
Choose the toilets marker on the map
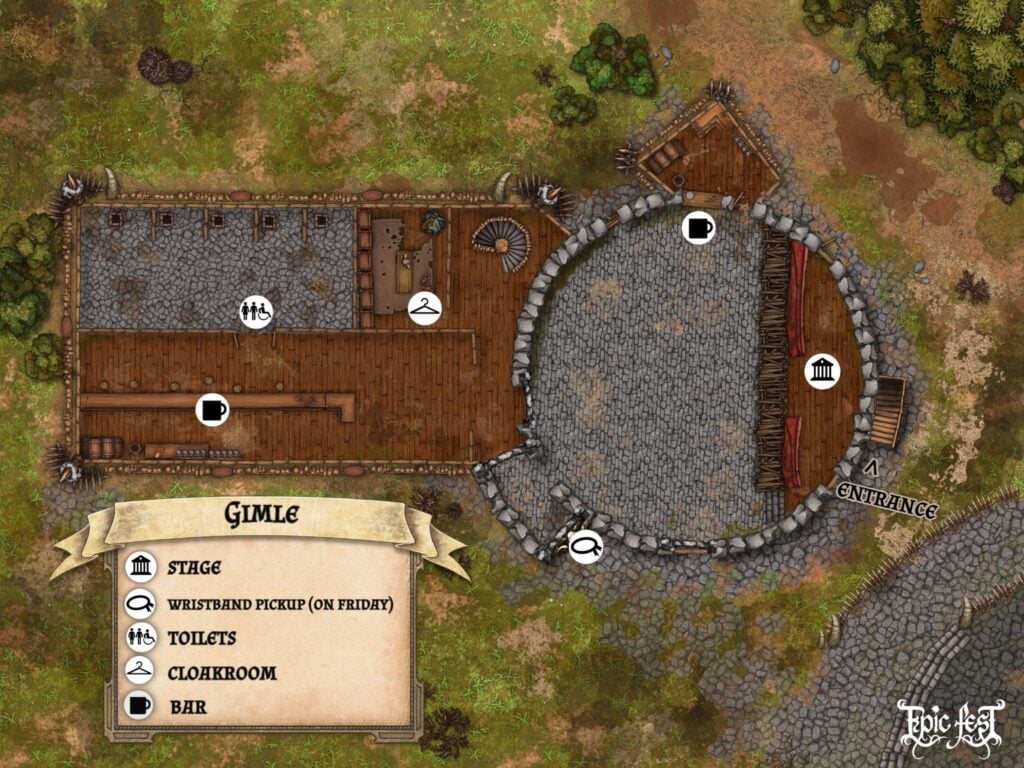[257, 312]
